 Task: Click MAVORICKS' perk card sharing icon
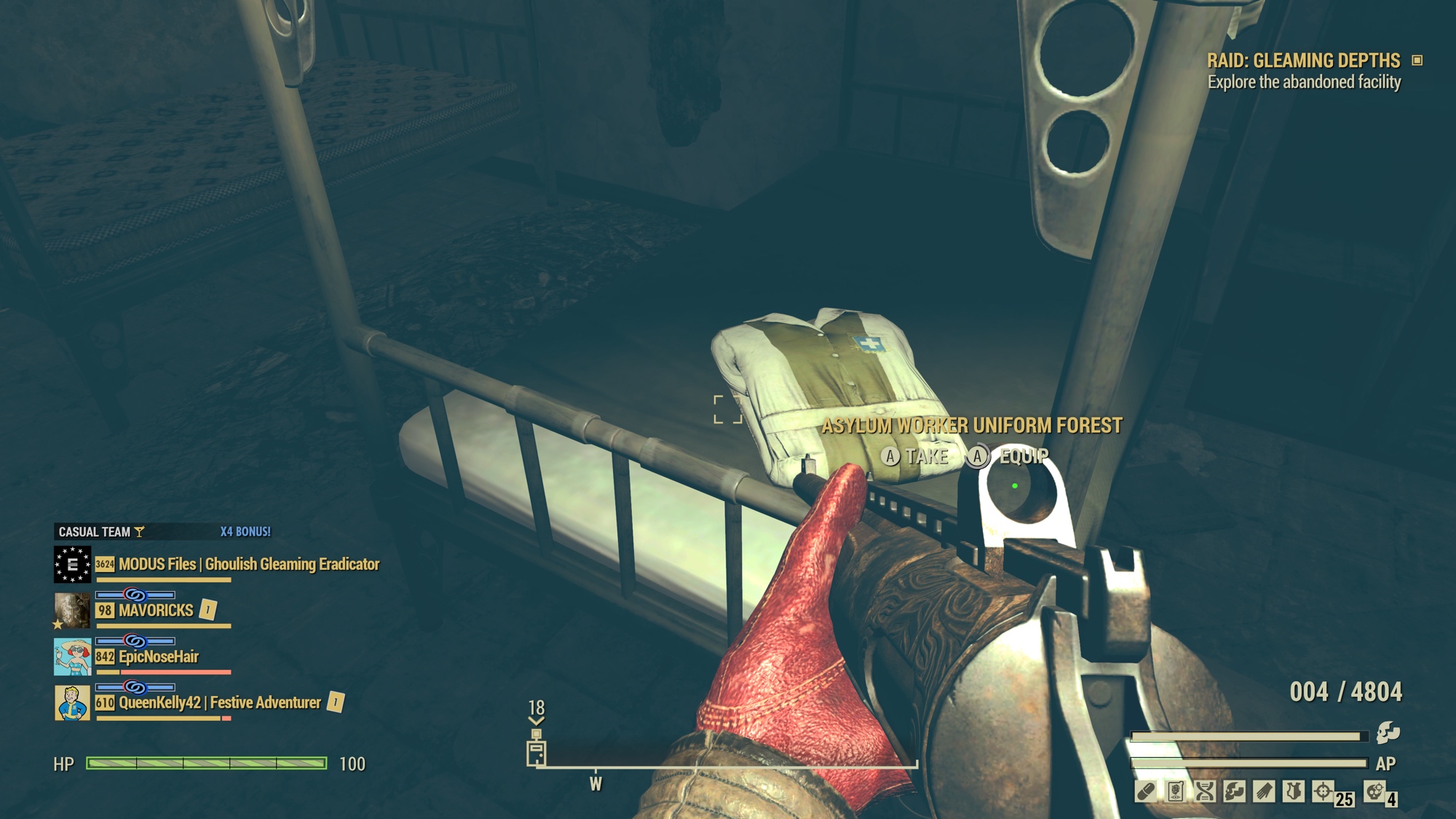pyautogui.click(x=208, y=609)
